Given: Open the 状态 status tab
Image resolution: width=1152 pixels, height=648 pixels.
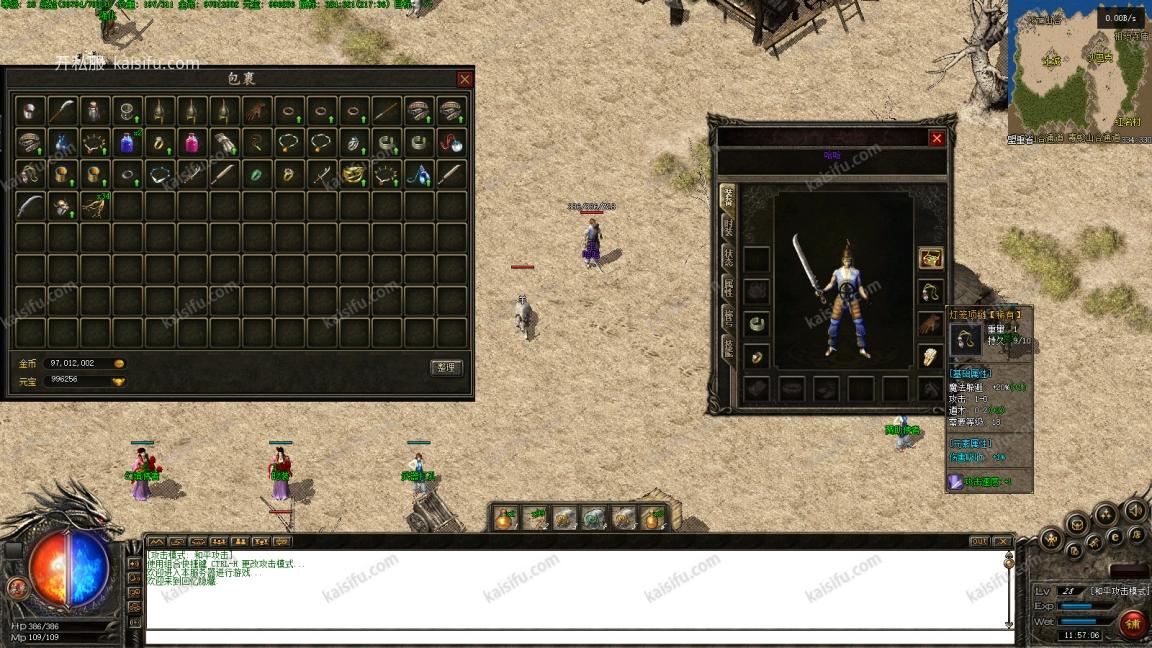Looking at the screenshot, I should pos(727,257).
